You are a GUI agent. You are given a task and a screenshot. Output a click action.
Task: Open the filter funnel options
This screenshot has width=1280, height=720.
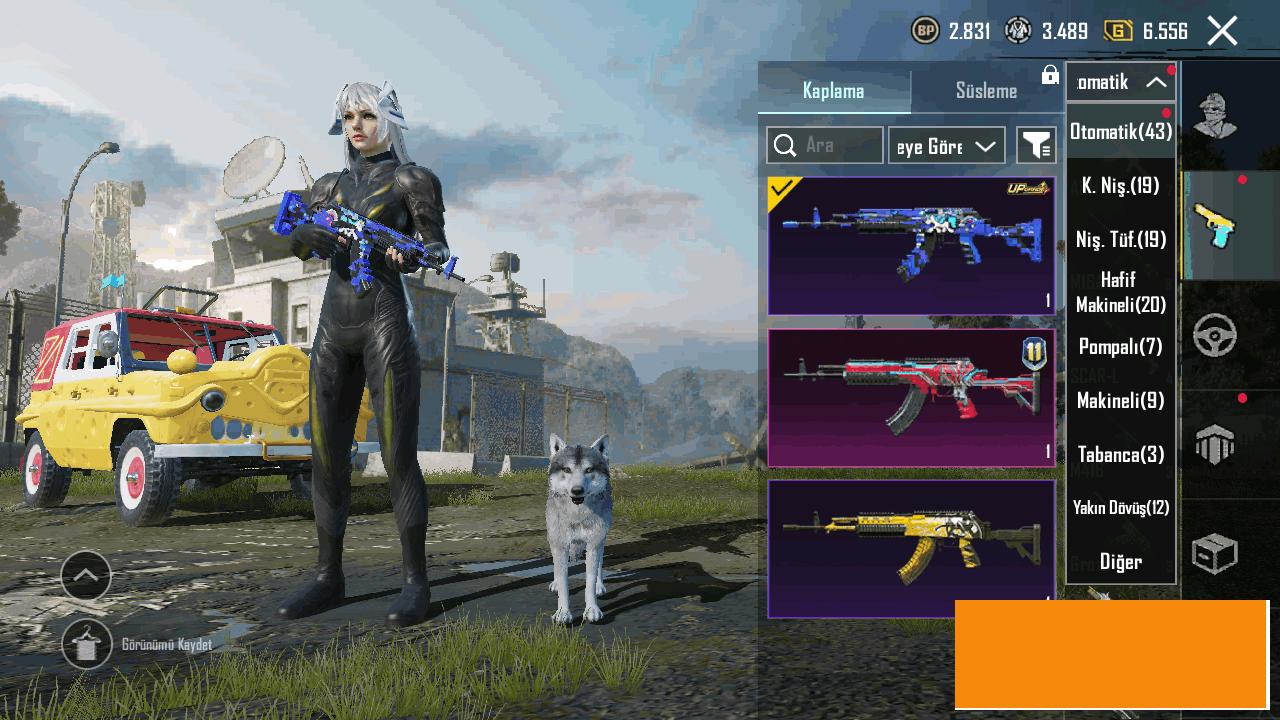point(1036,146)
